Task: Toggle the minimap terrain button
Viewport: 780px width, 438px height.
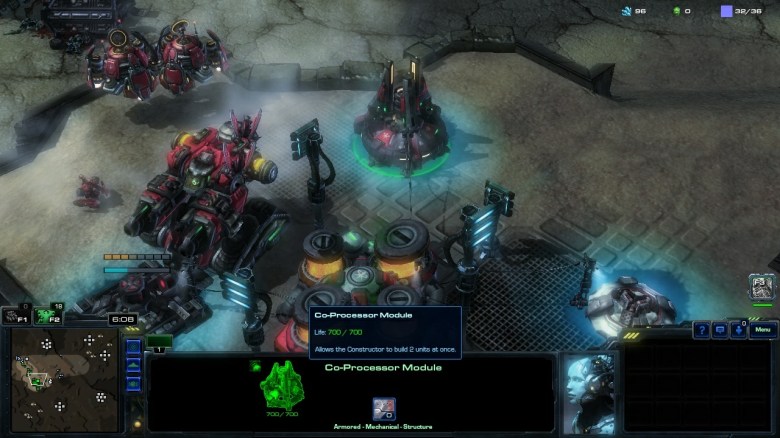Action: tap(133, 366)
